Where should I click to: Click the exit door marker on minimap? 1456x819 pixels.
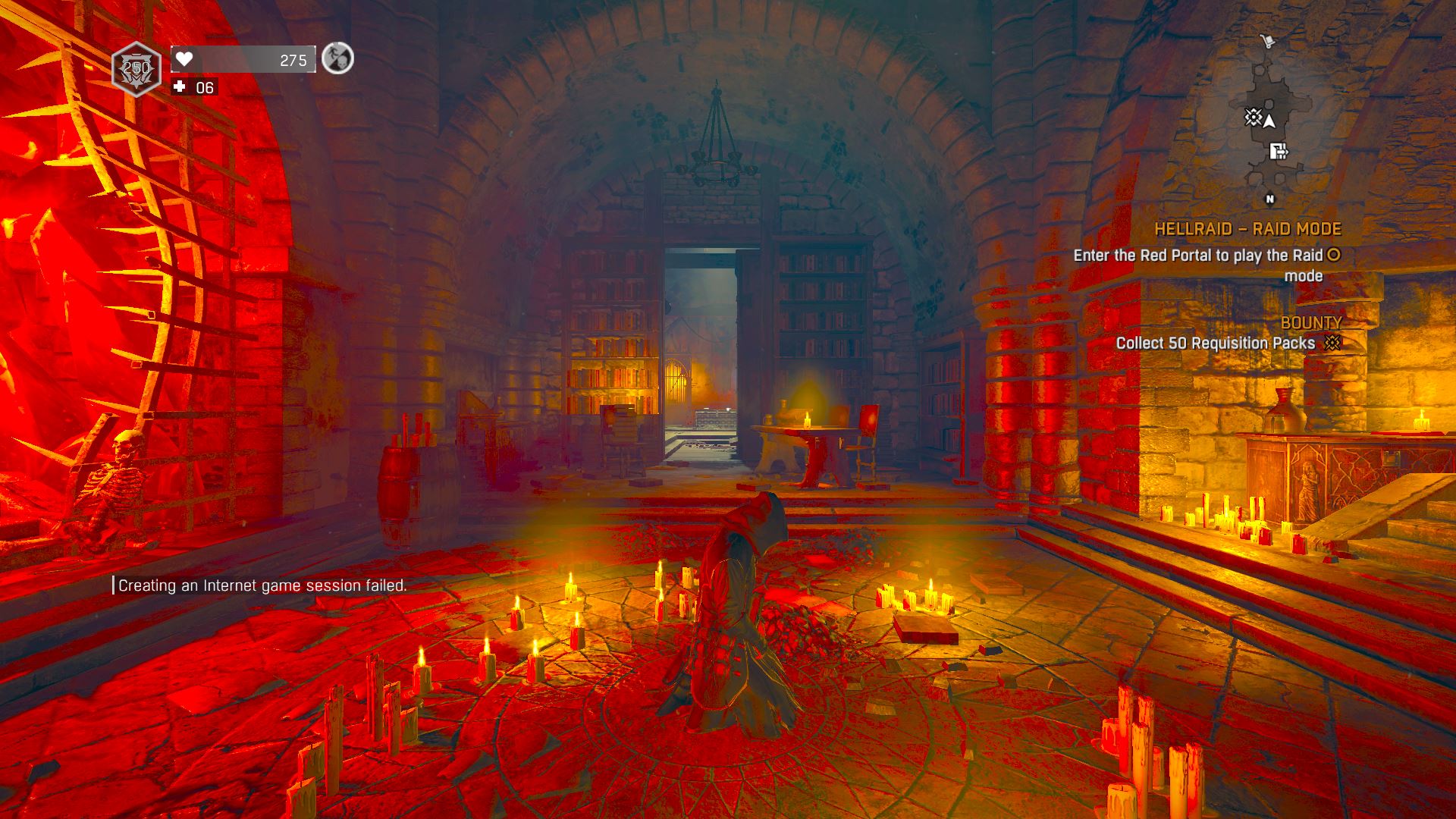(1279, 152)
